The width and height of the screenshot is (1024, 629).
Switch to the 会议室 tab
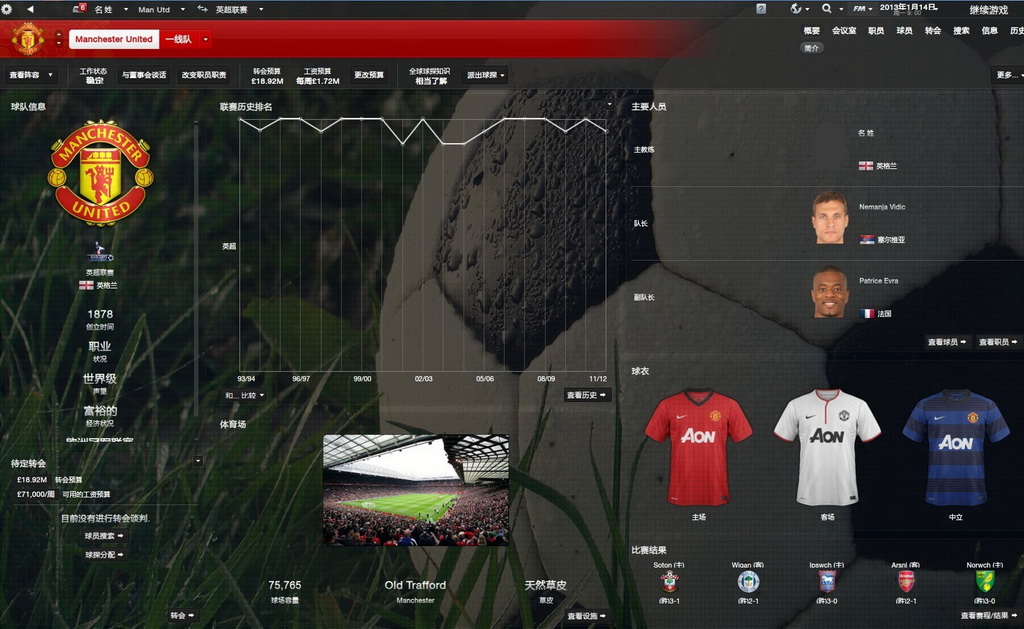click(844, 31)
